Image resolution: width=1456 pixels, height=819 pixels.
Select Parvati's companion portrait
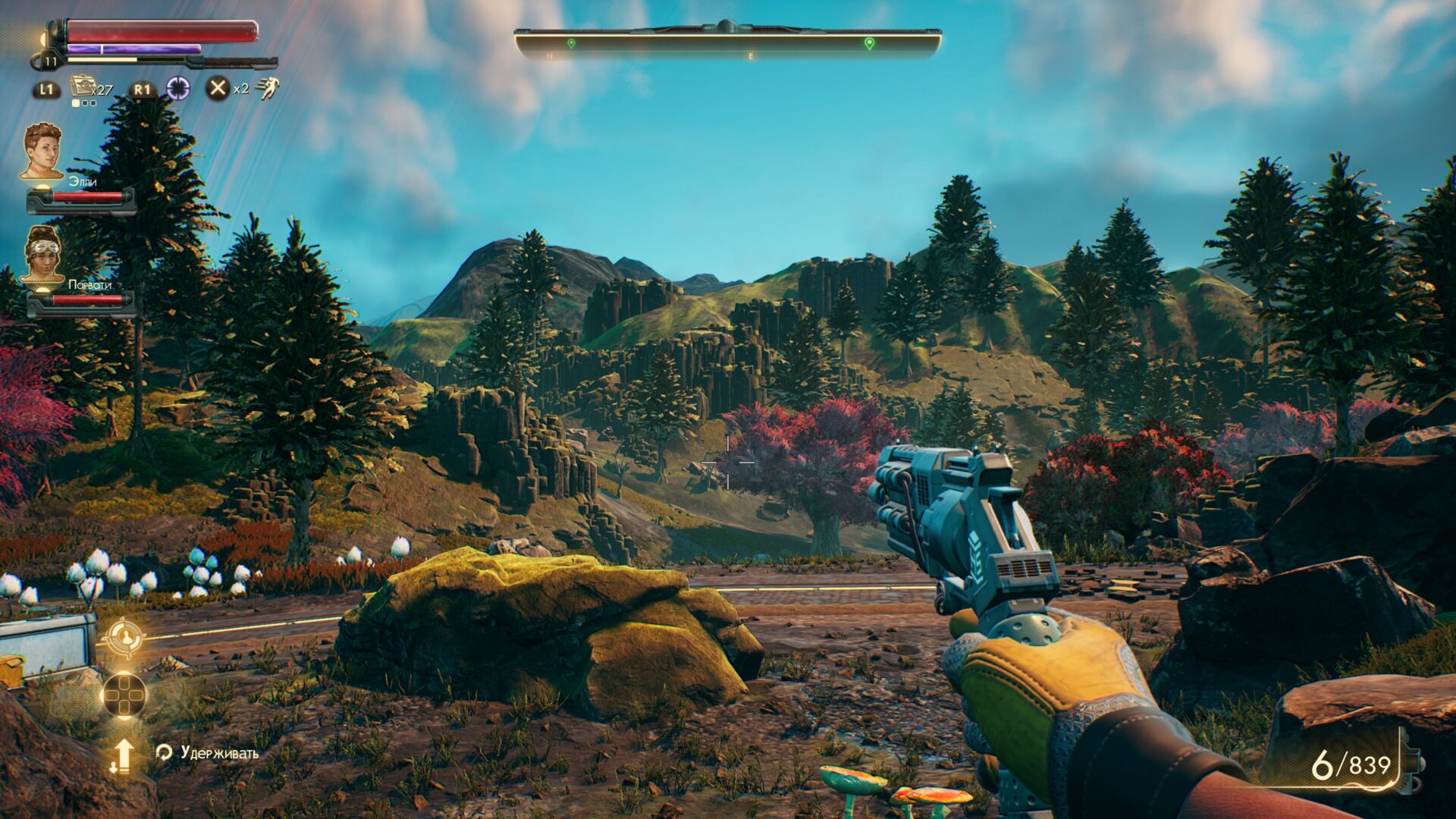point(42,254)
